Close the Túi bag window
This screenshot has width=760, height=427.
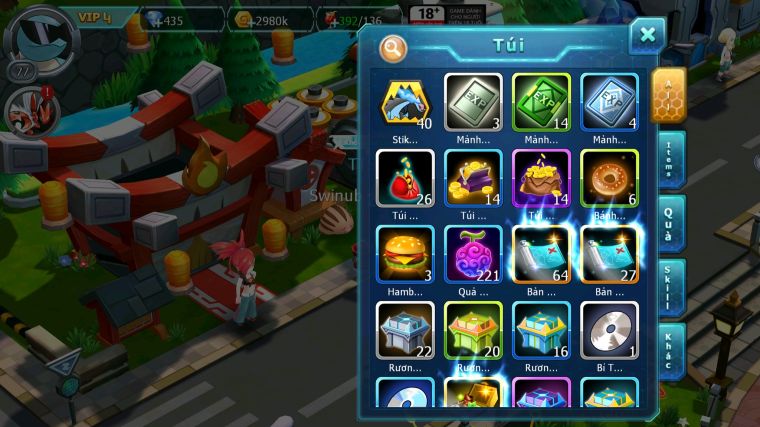click(x=647, y=35)
